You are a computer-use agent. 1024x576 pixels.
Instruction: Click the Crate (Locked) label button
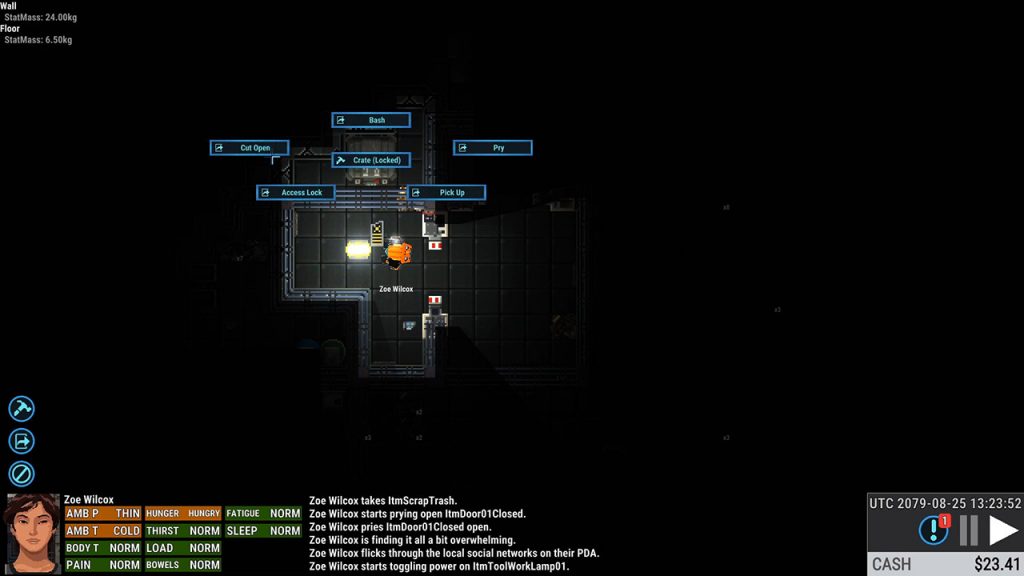point(371,160)
